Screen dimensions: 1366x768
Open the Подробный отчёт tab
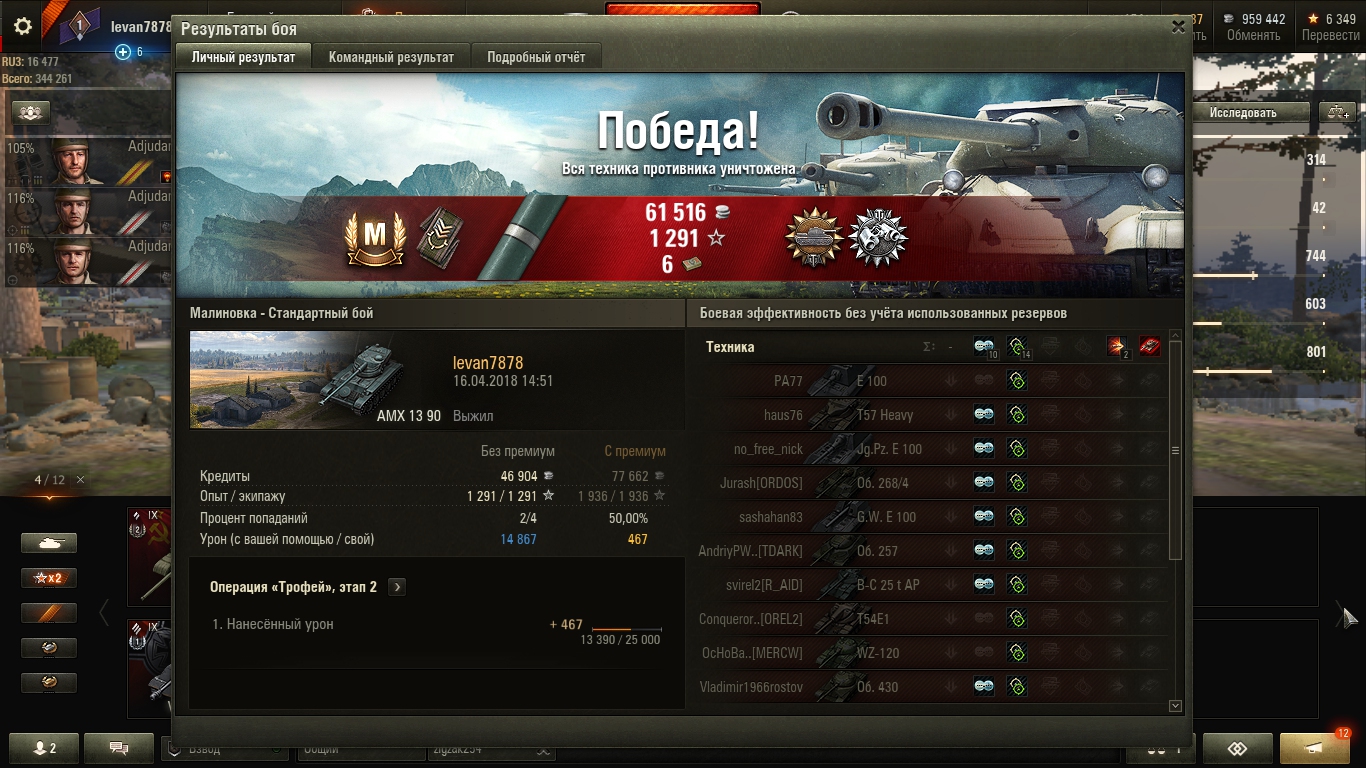[x=536, y=57]
